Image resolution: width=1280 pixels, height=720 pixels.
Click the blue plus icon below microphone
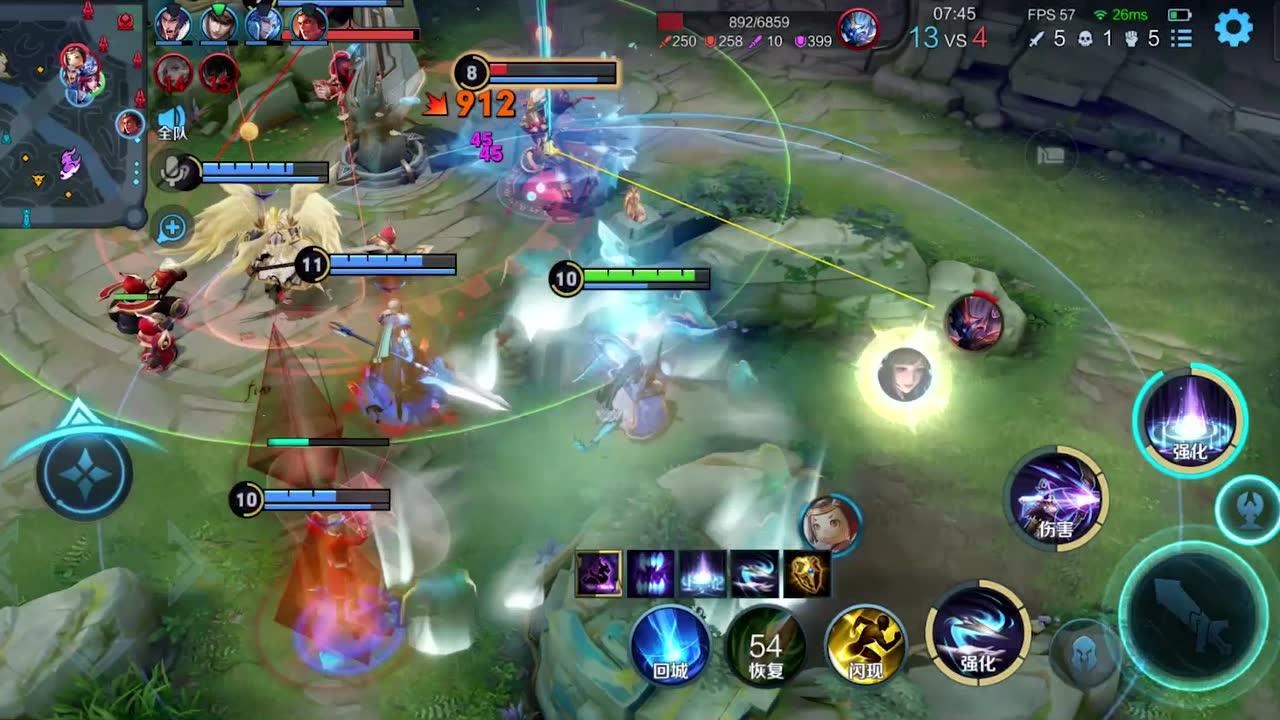click(x=172, y=227)
